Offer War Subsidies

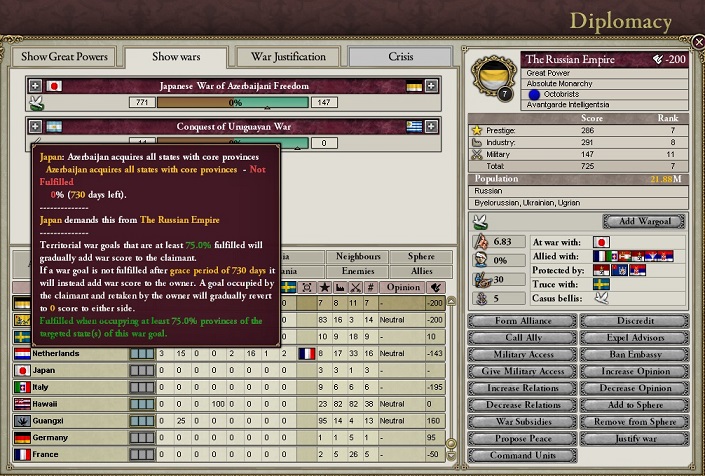[524, 422]
